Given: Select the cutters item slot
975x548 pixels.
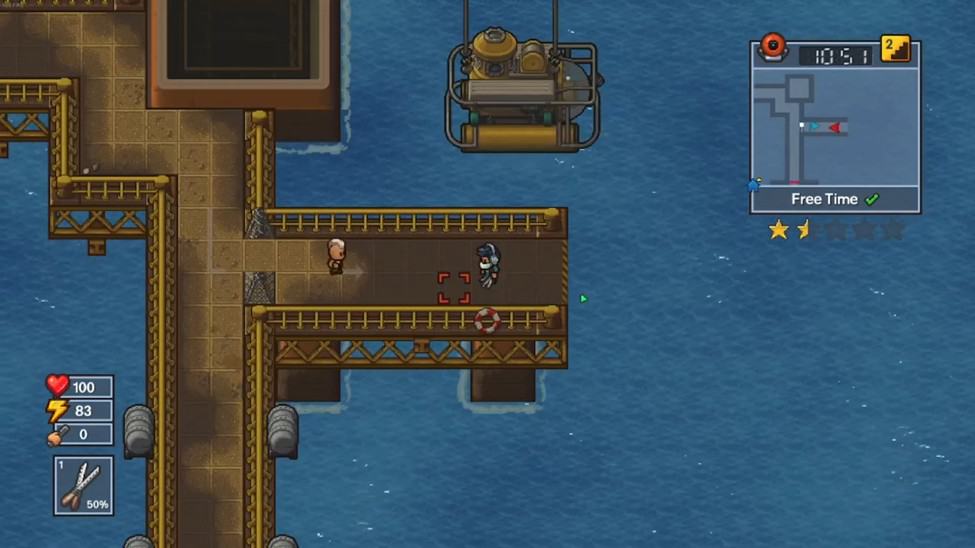Looking at the screenshot, I should pyautogui.click(x=84, y=485).
